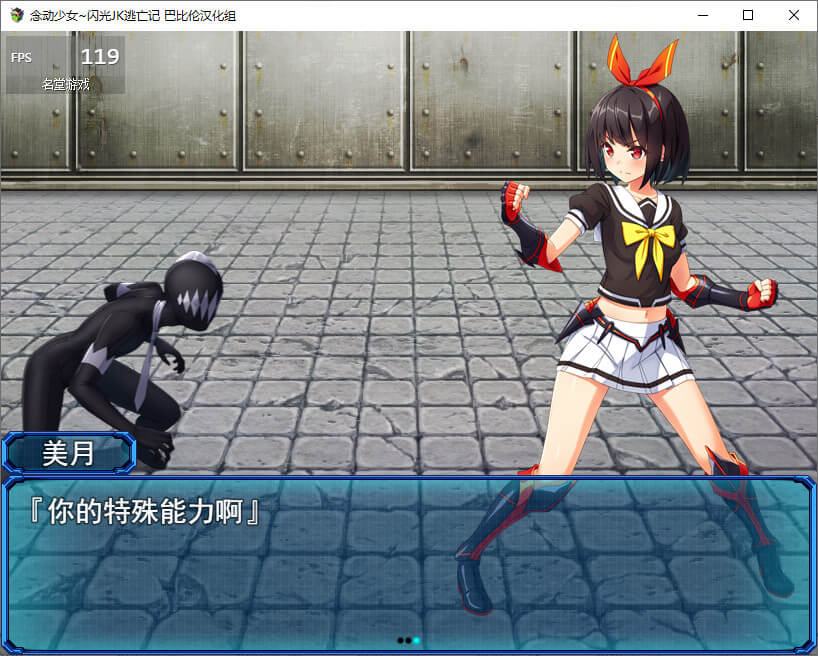Minimize the game window
The image size is (818, 656).
(x=702, y=15)
